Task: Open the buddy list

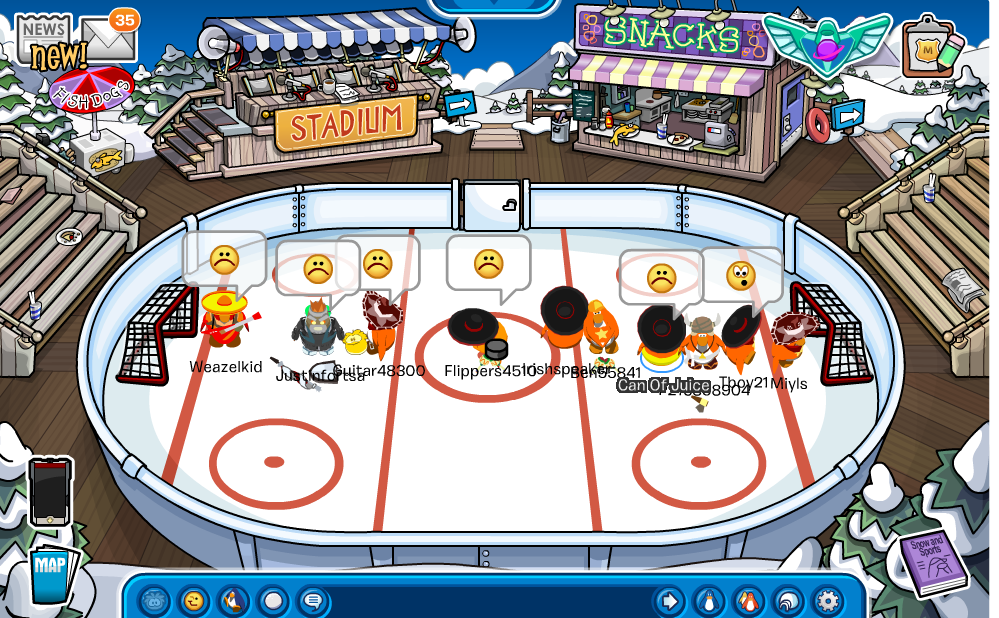Action: pos(748,601)
